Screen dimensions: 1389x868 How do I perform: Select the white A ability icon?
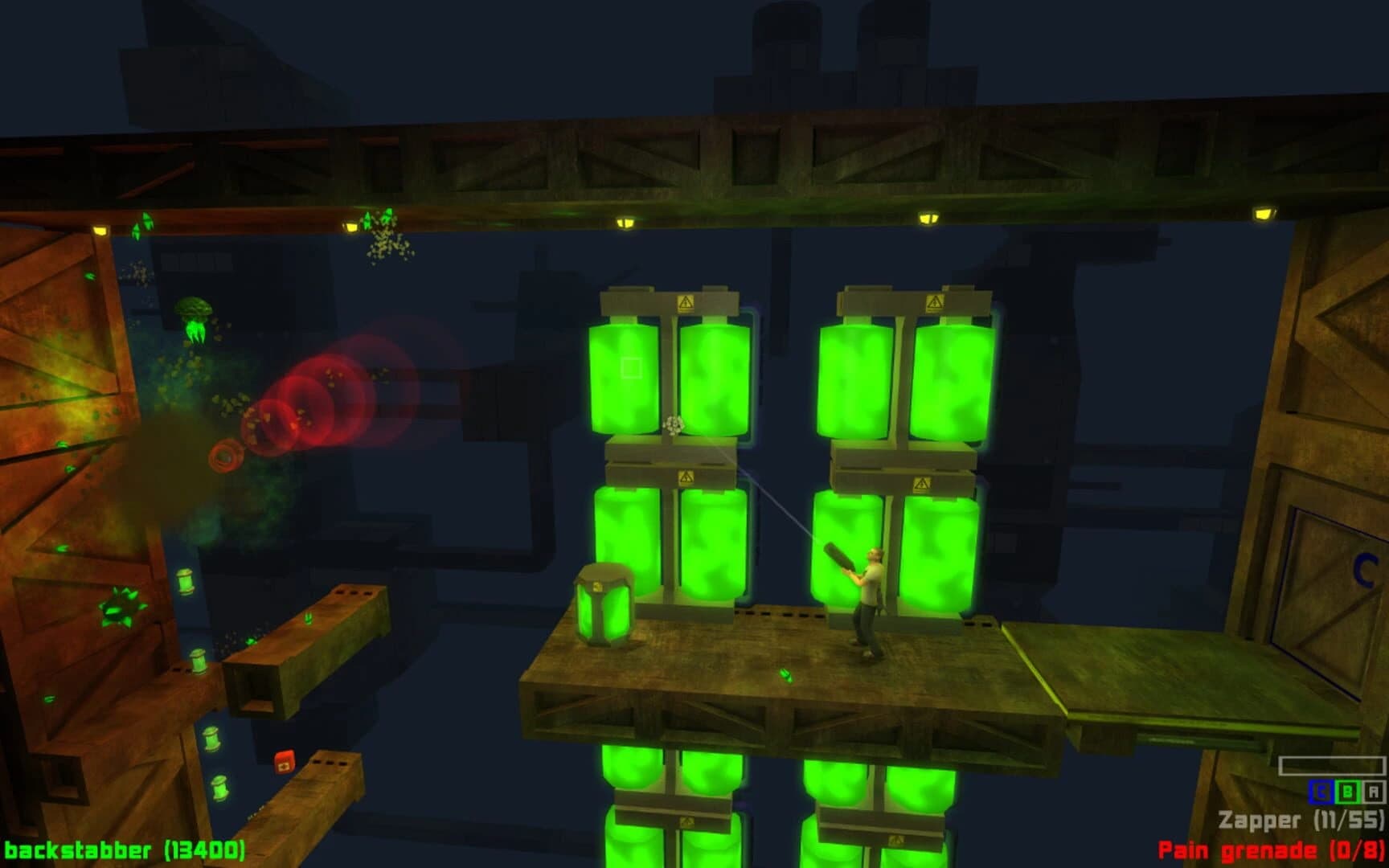[x=1375, y=791]
